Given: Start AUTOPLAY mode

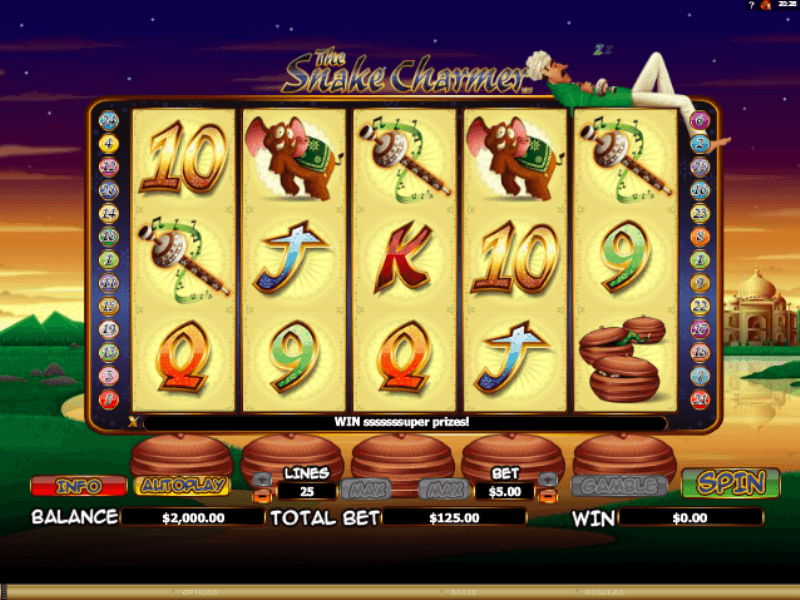Looking at the screenshot, I should point(181,486).
